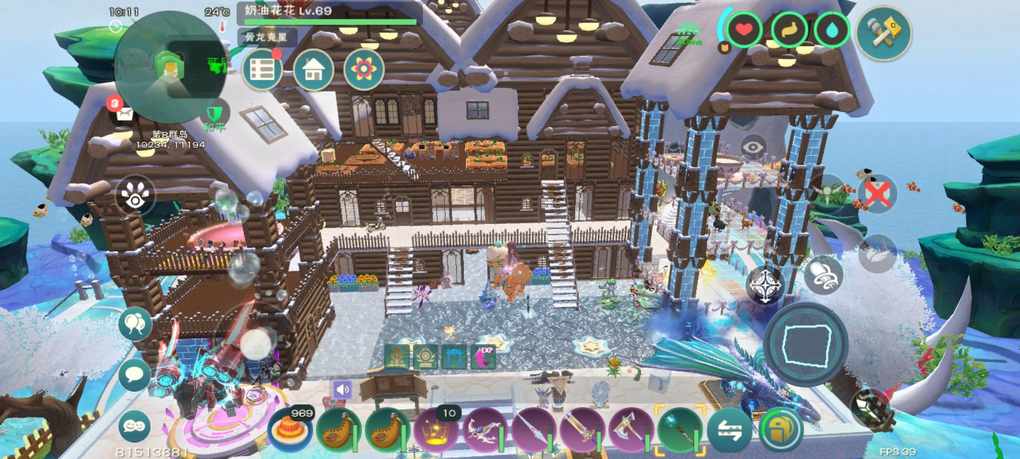
Task: Open the mail envelope inbox
Action: tap(124, 113)
